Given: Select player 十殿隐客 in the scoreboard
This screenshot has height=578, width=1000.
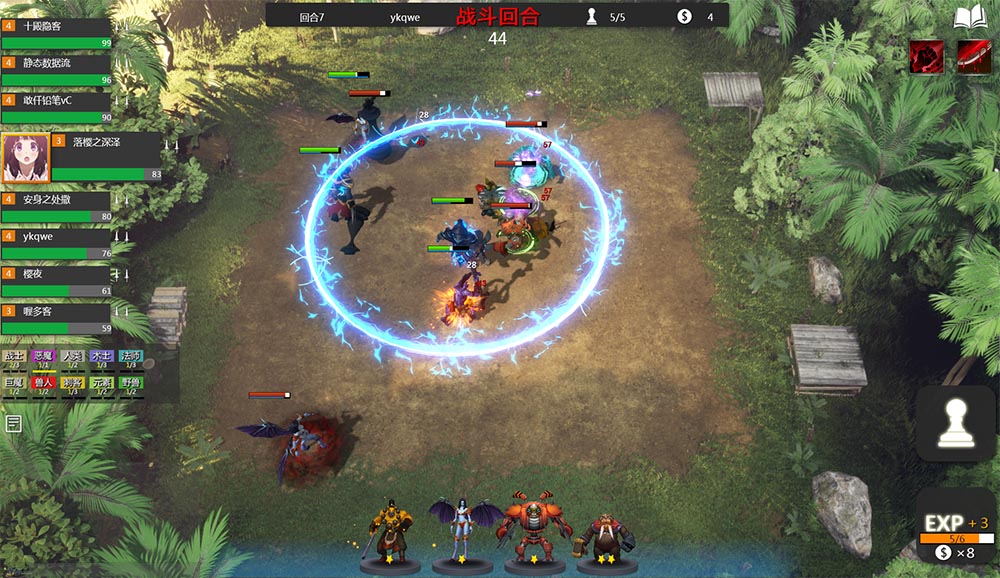Looking at the screenshot, I should point(57,32).
